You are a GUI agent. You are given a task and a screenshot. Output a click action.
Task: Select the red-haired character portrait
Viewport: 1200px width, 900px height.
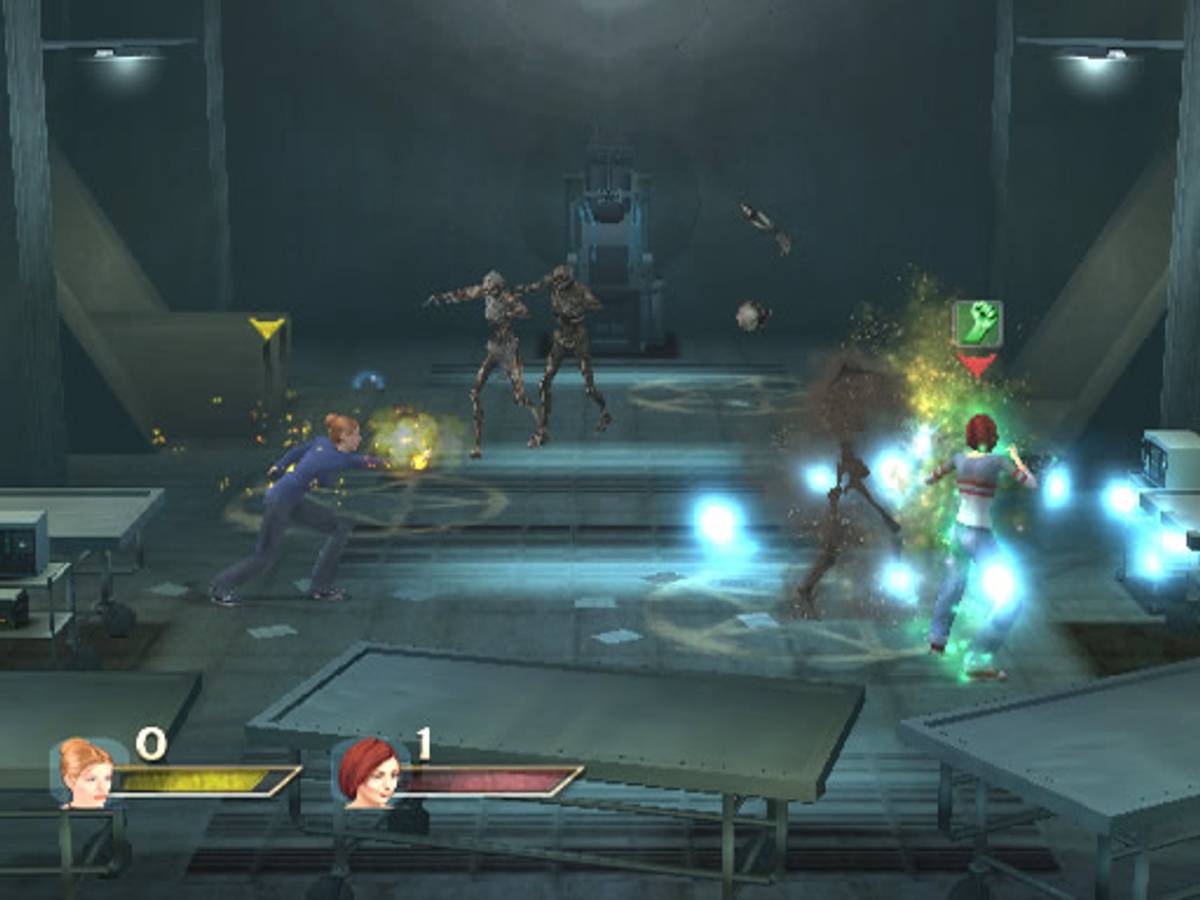point(368,772)
